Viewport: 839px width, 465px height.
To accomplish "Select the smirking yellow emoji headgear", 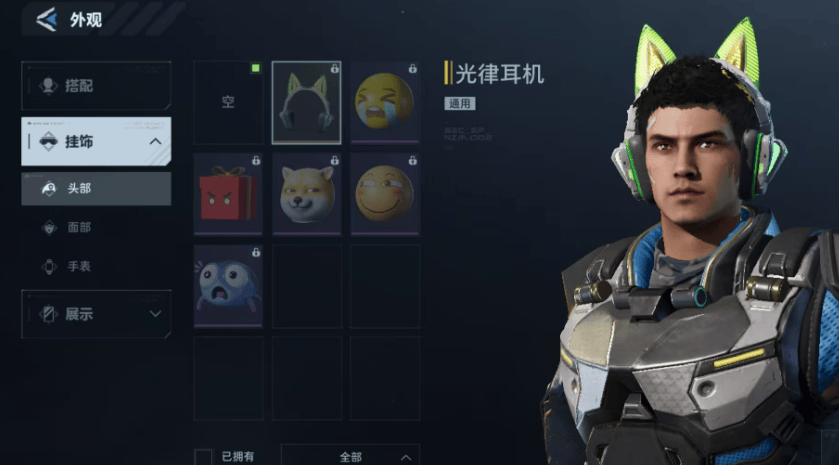I will coord(384,194).
